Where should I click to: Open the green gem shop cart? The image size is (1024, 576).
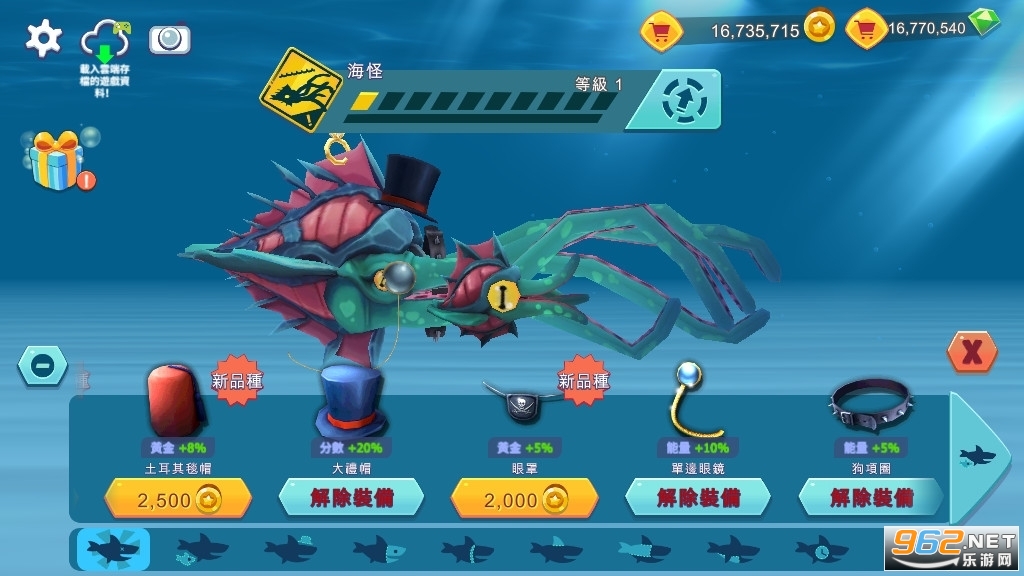(866, 29)
